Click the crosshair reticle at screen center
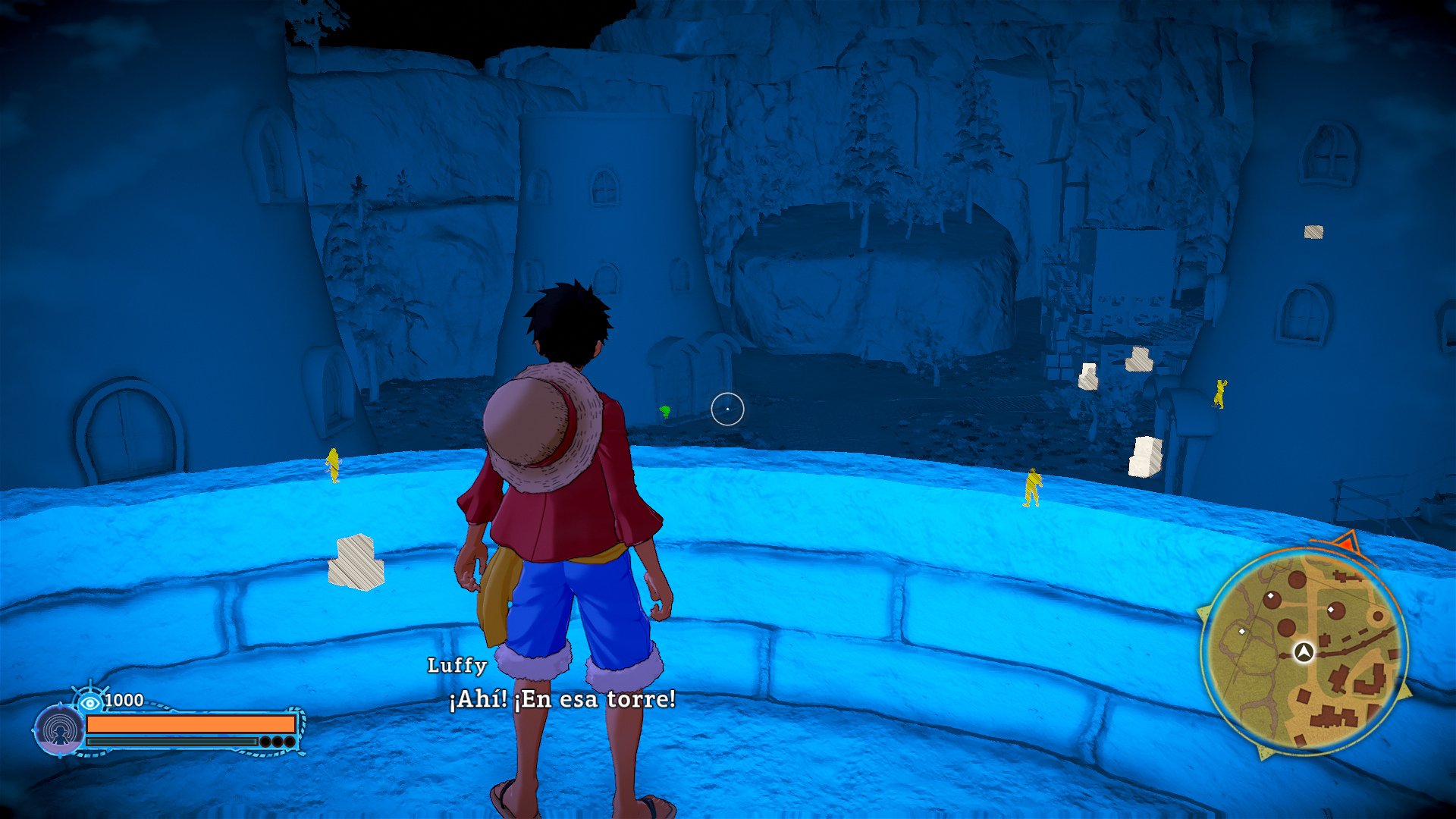Image resolution: width=1456 pixels, height=819 pixels. [726, 408]
